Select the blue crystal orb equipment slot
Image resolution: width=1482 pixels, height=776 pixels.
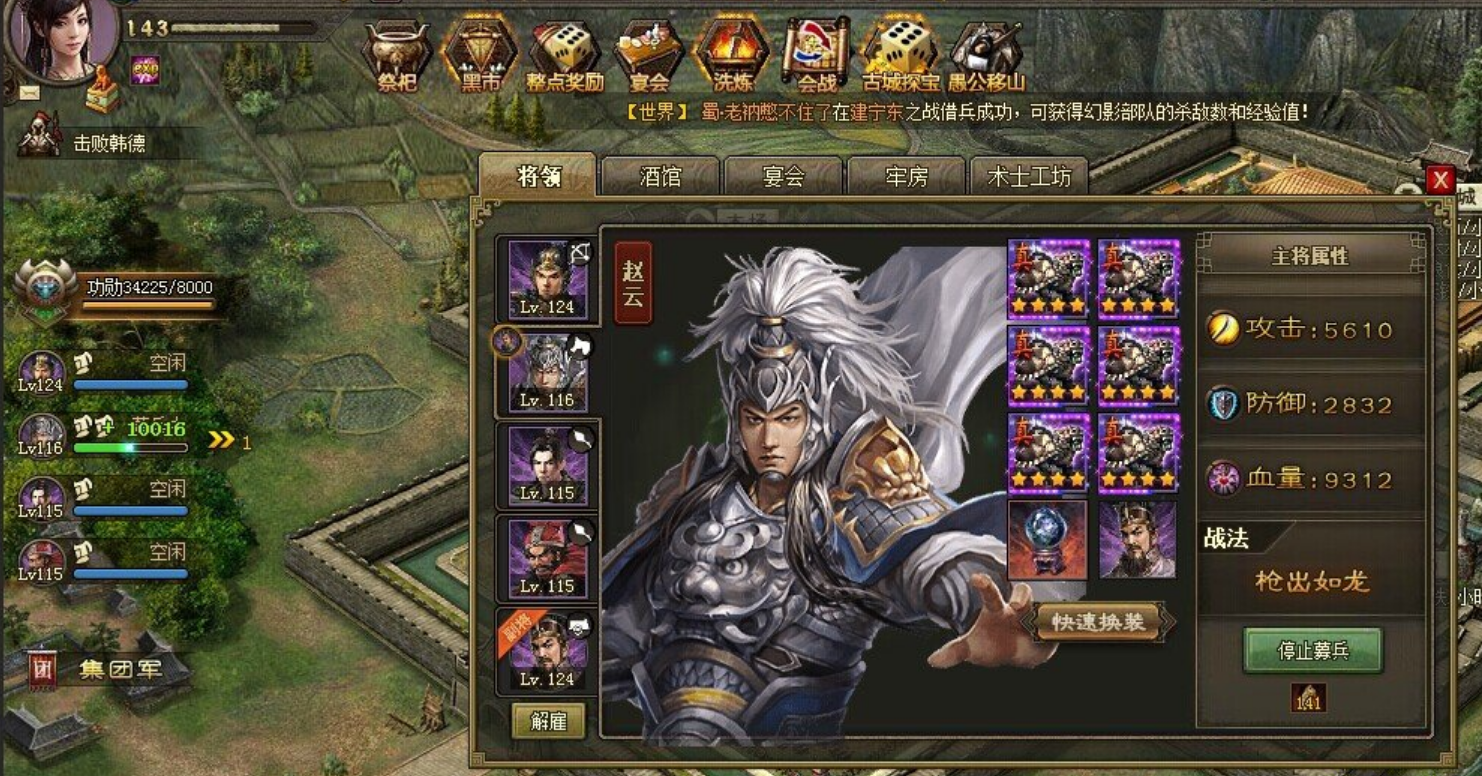click(x=1047, y=540)
